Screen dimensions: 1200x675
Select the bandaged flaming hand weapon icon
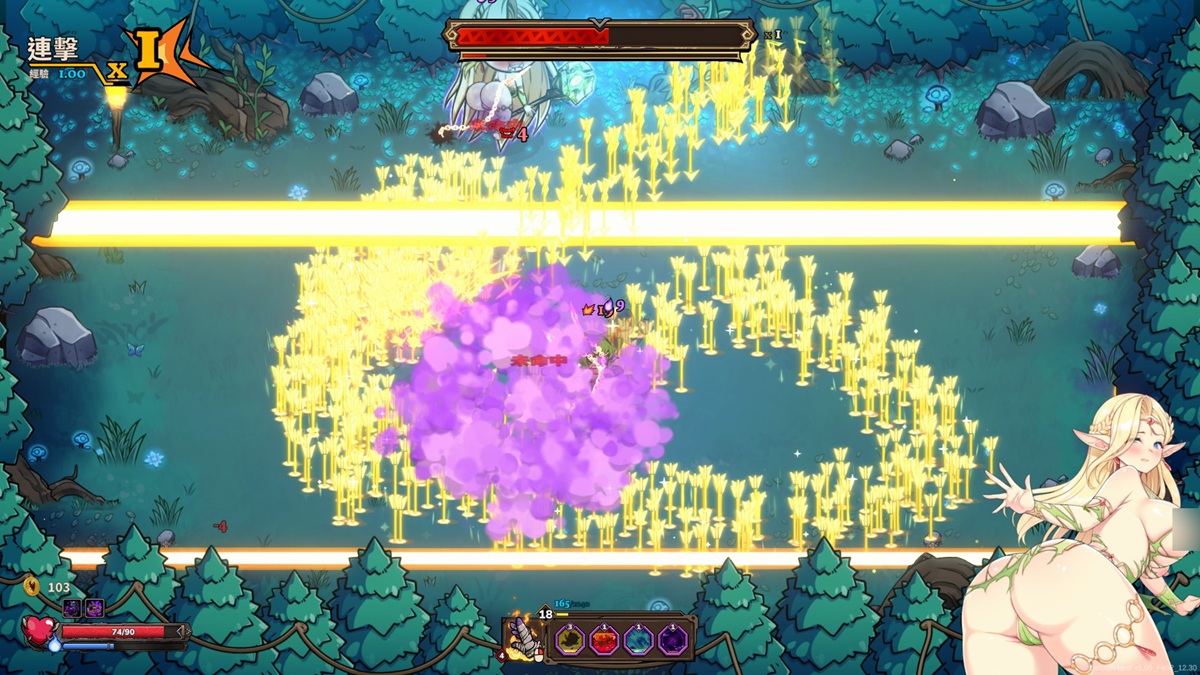(521, 637)
